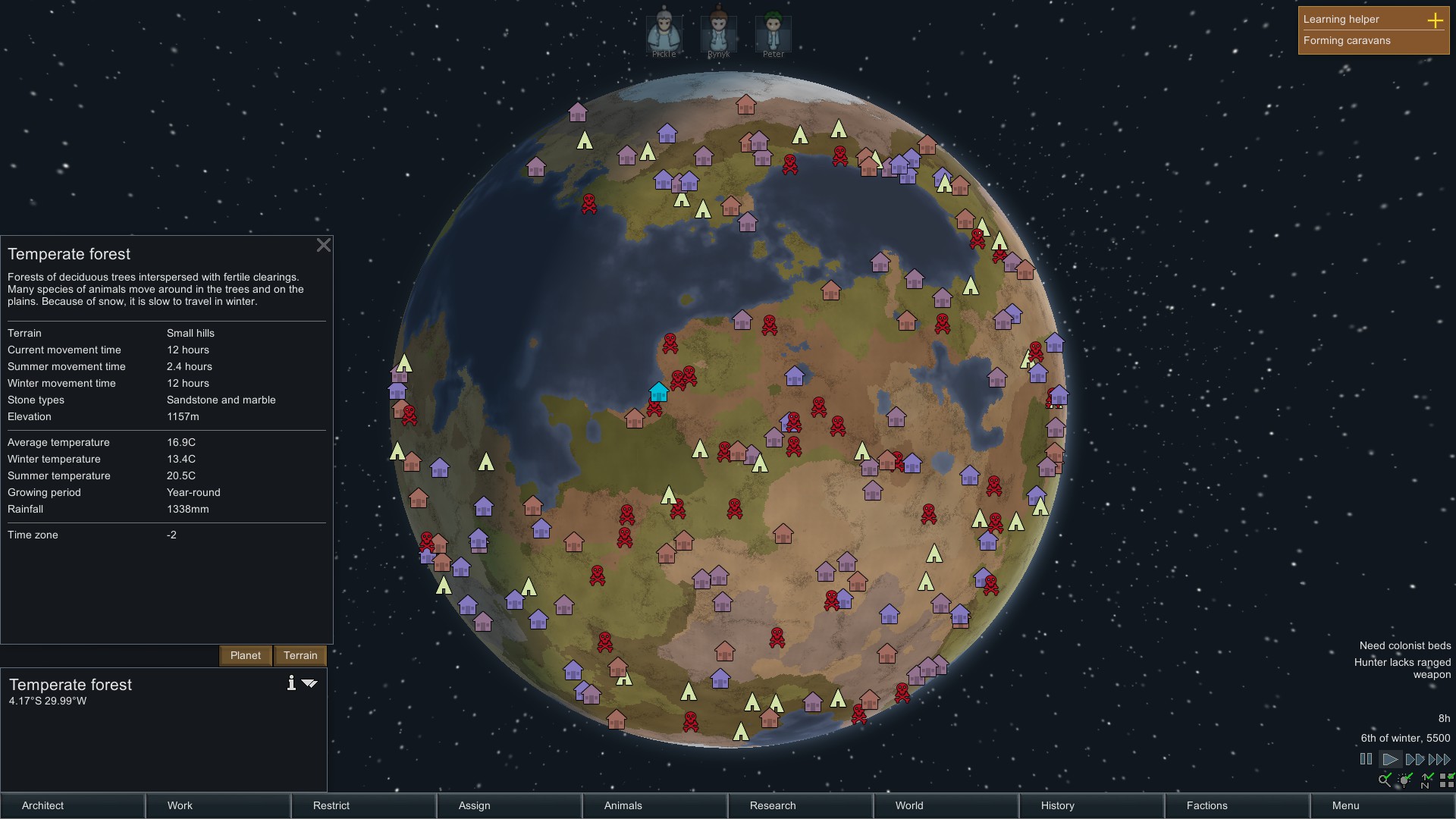Dismiss the Temperate forest panel with the X
The height and width of the screenshot is (819, 1456).
(324, 246)
